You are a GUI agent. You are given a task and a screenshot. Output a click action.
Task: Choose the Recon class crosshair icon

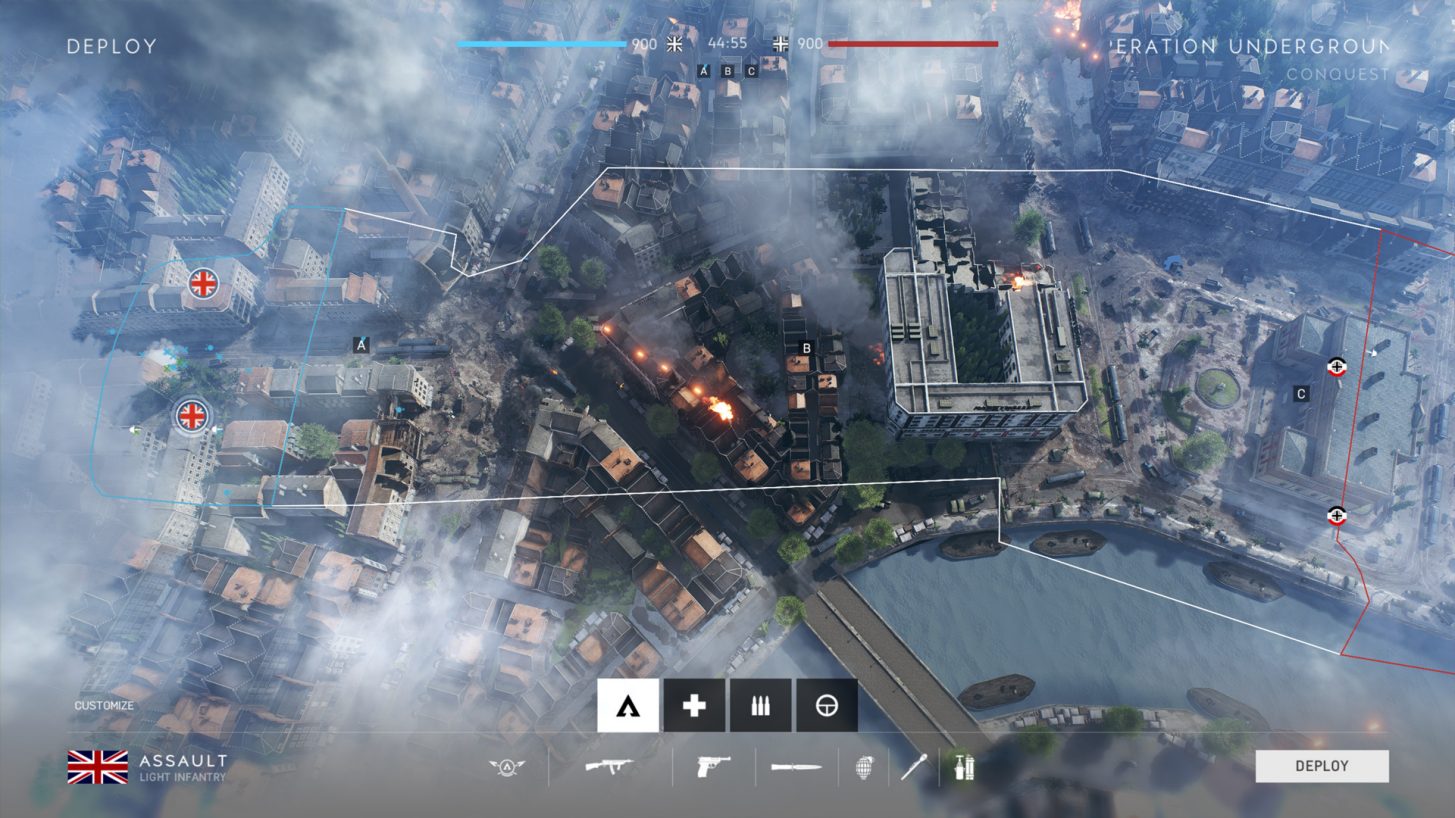pyautogui.click(x=828, y=705)
